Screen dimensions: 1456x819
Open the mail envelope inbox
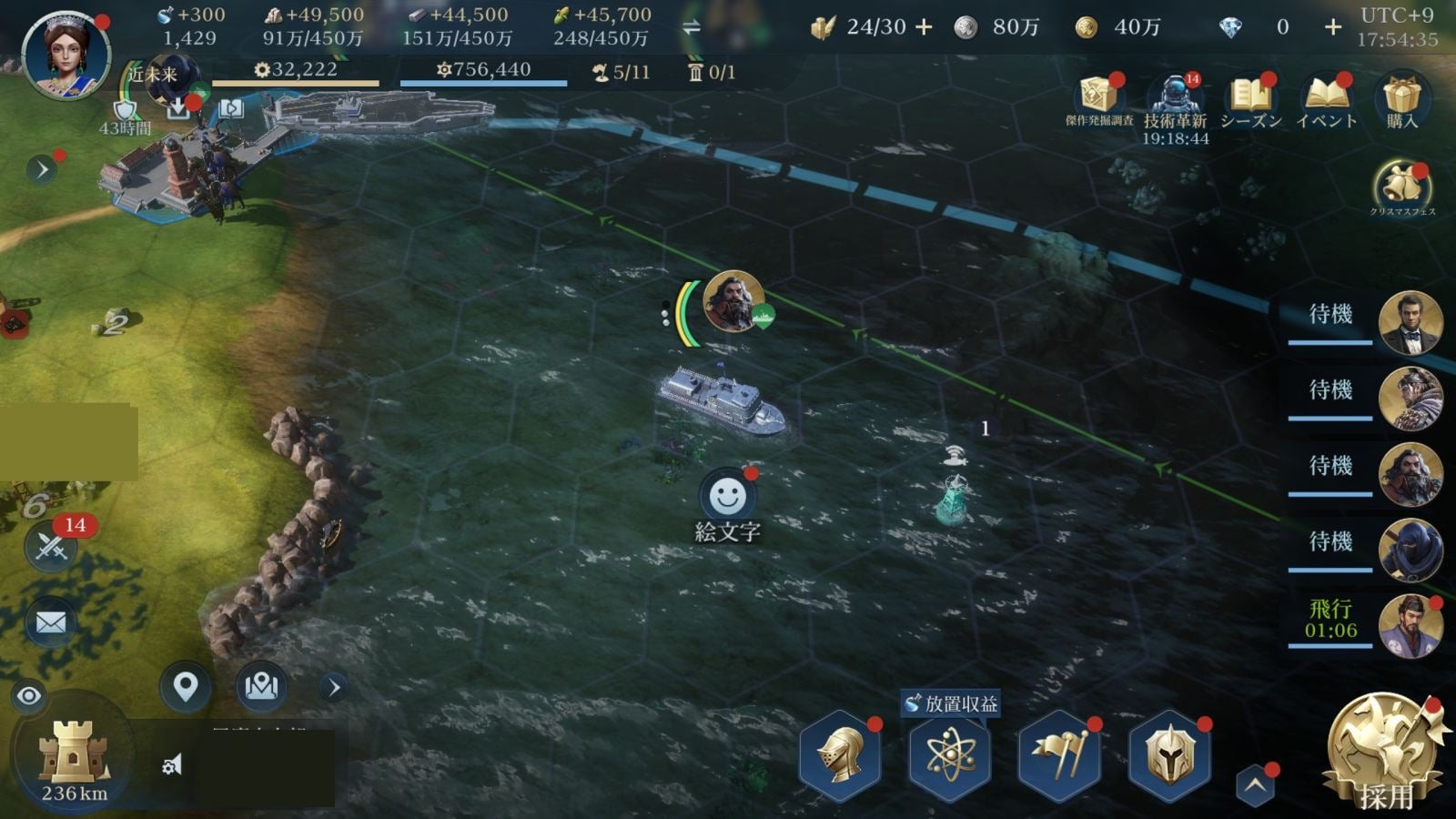[51, 623]
